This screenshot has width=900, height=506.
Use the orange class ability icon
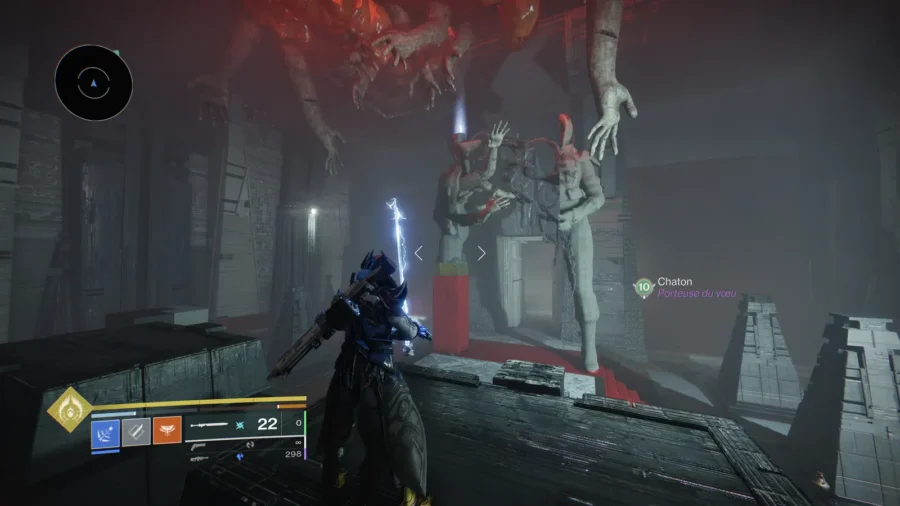pyautogui.click(x=167, y=431)
